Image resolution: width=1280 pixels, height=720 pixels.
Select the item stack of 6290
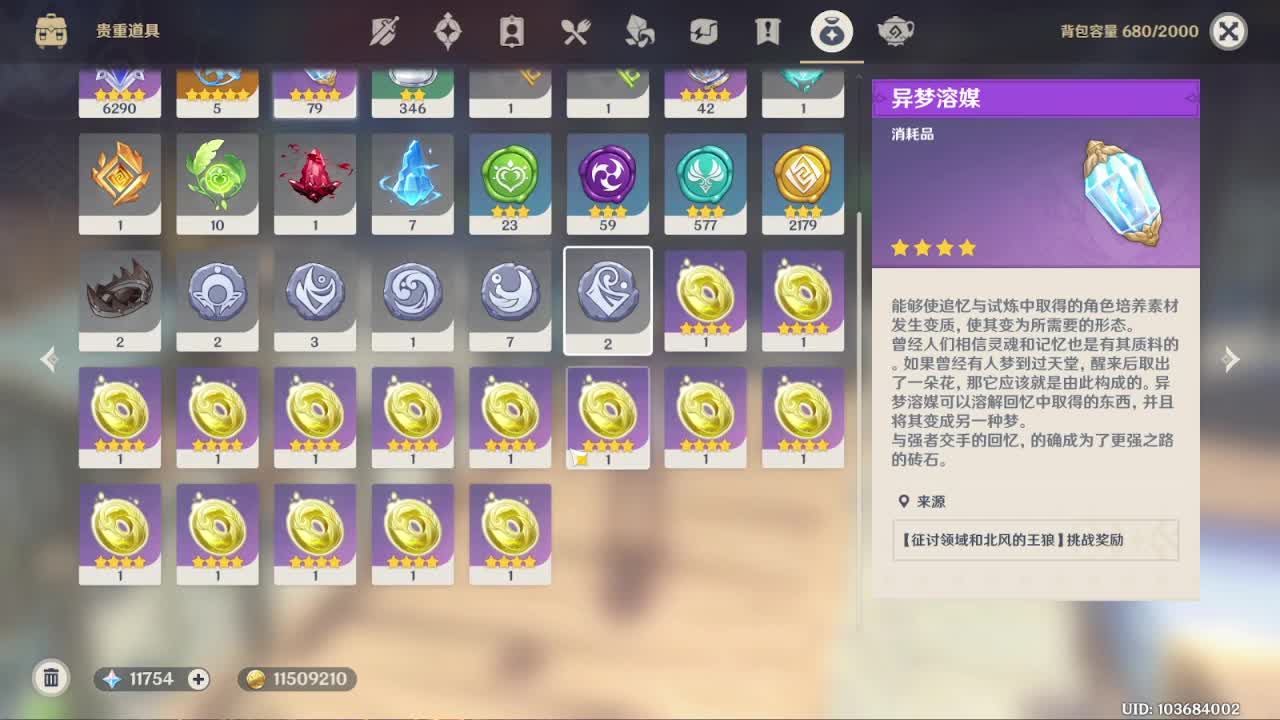120,90
